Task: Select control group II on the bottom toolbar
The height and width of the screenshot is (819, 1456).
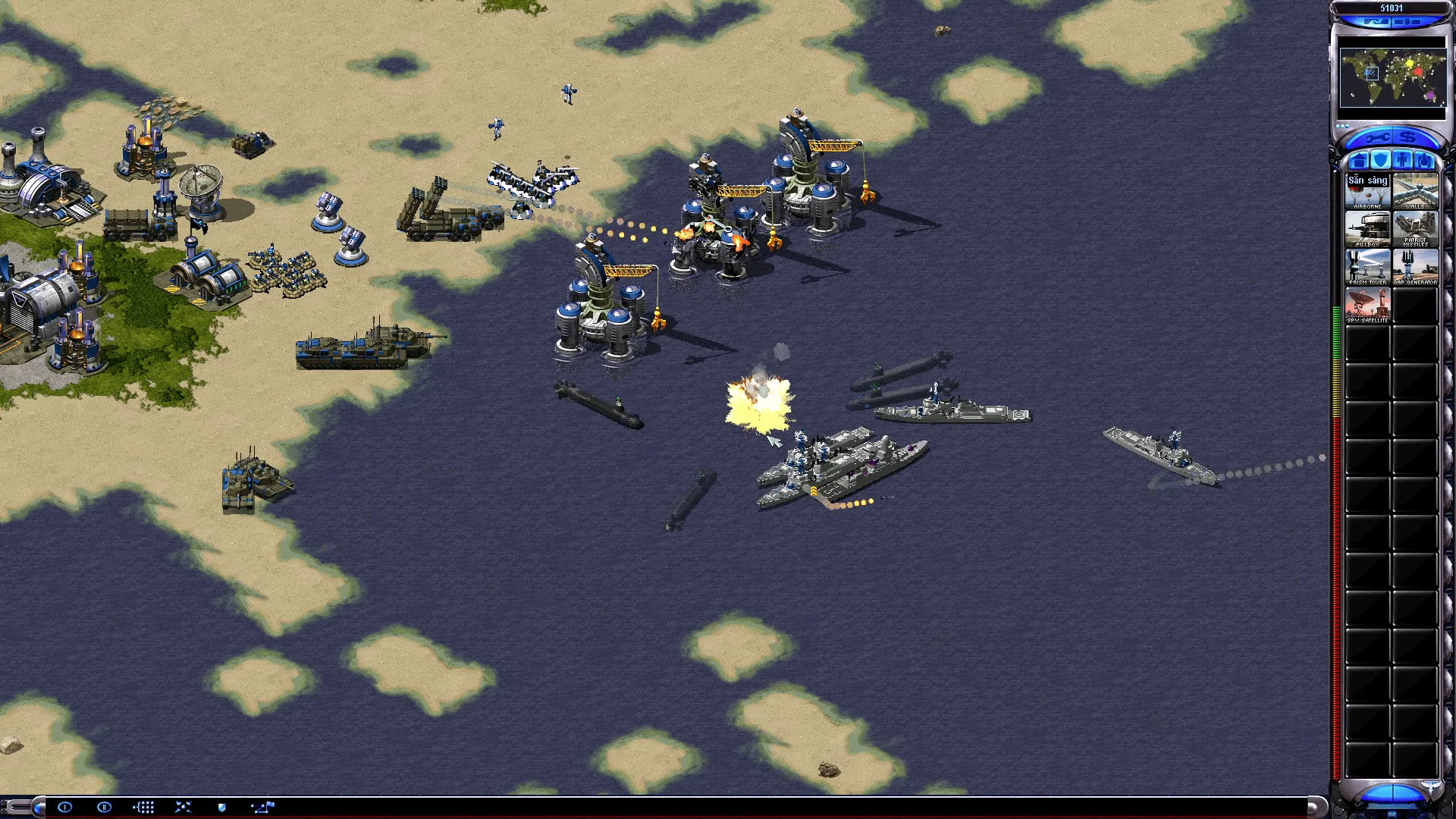Action: coord(105,808)
